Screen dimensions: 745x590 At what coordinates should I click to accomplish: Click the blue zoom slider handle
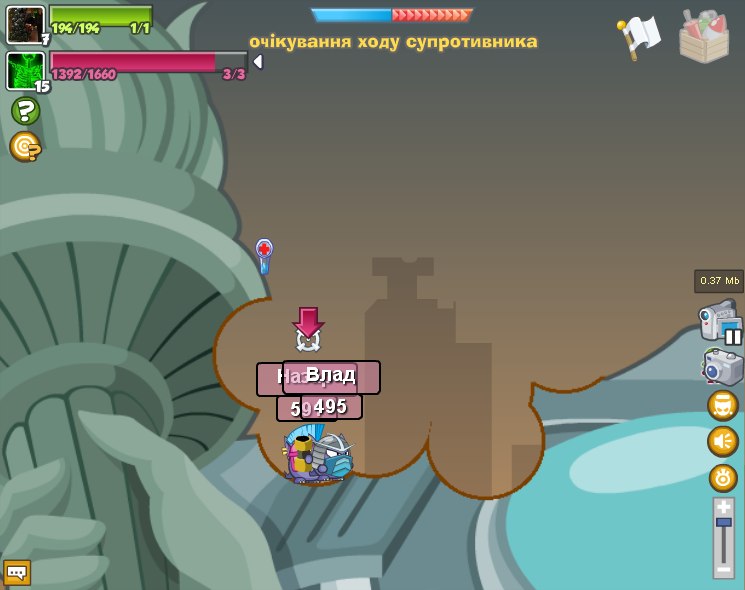[x=723, y=522]
